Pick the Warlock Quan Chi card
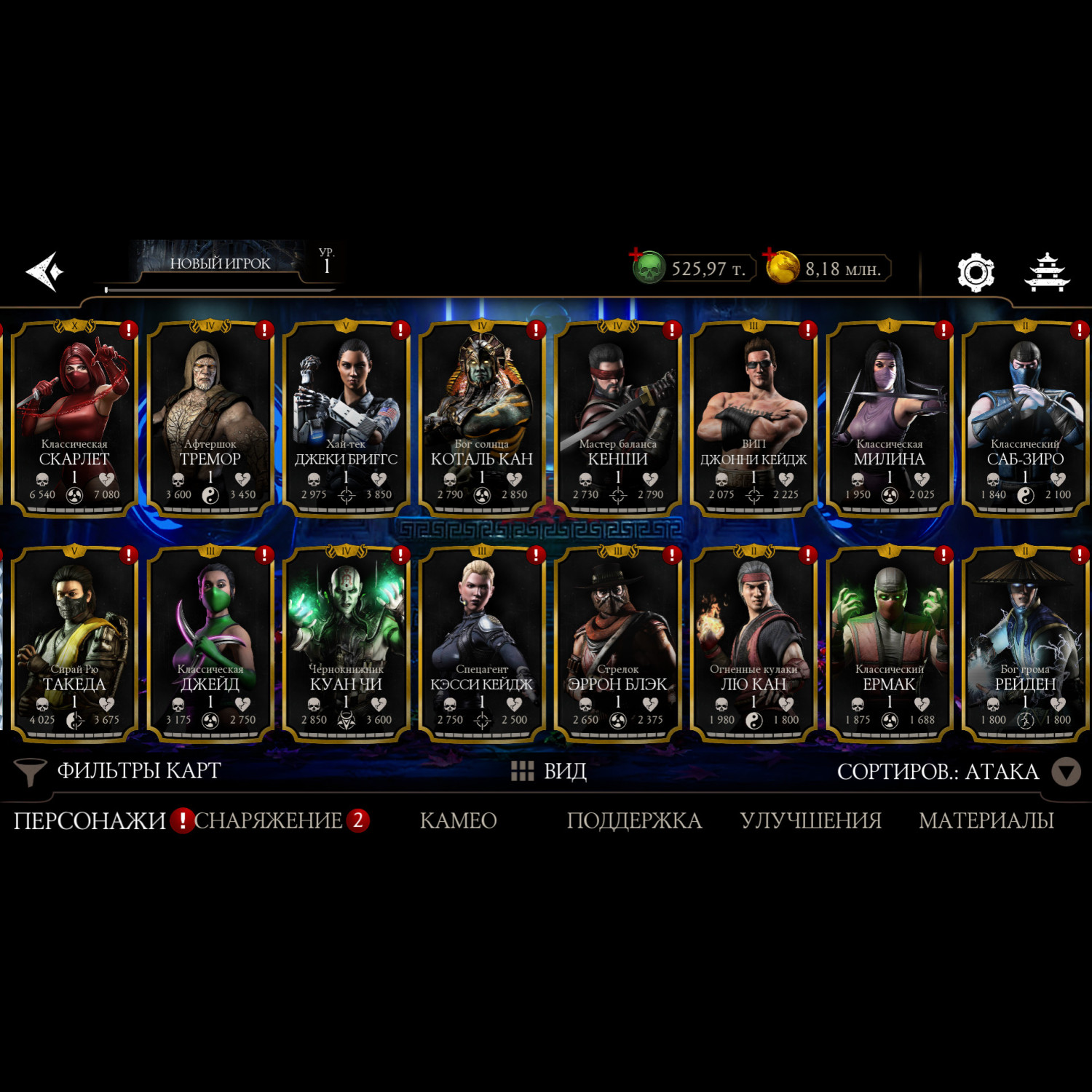 [346, 643]
